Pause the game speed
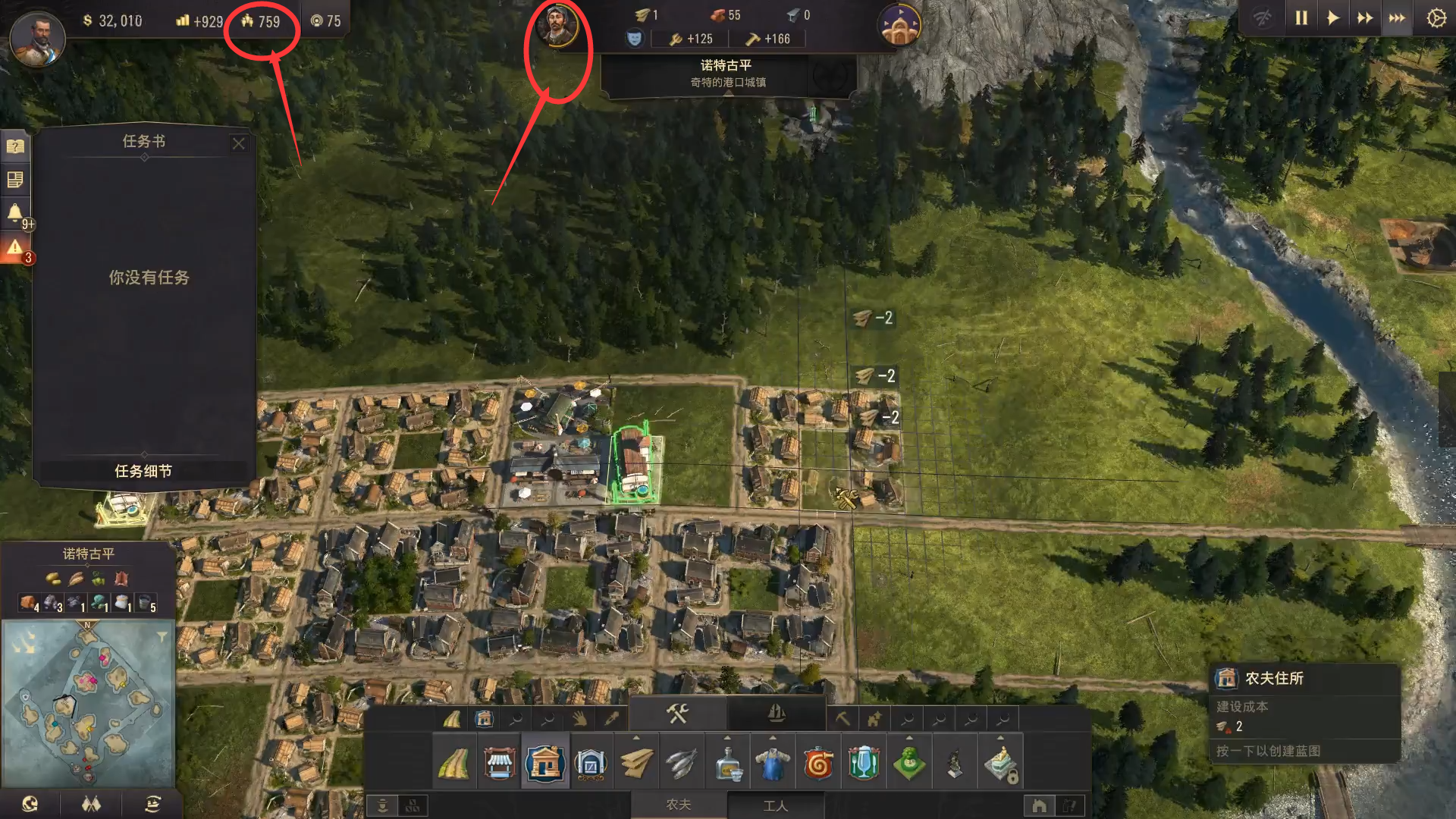 [x=1301, y=18]
